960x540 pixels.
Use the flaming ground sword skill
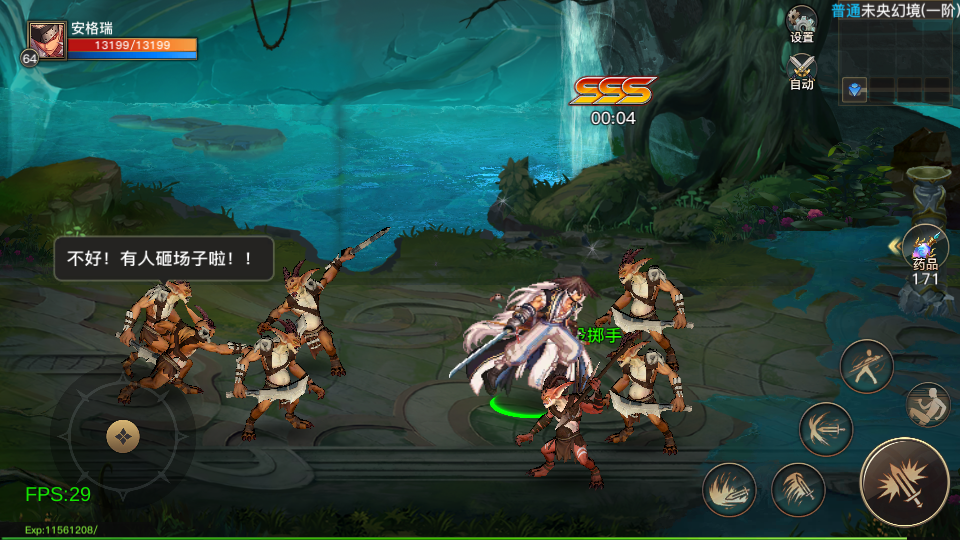coord(730,490)
